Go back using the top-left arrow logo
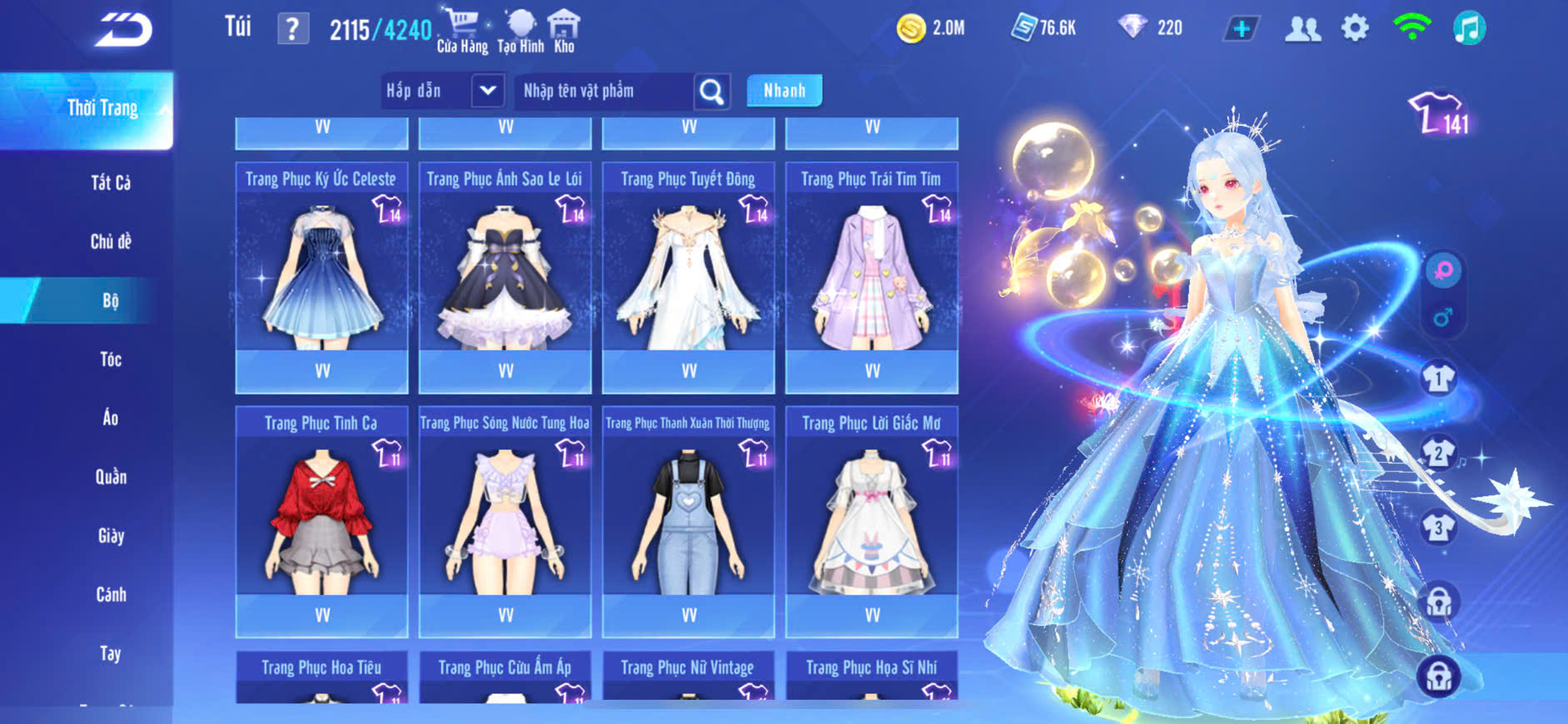The image size is (1568, 724). coord(123,30)
